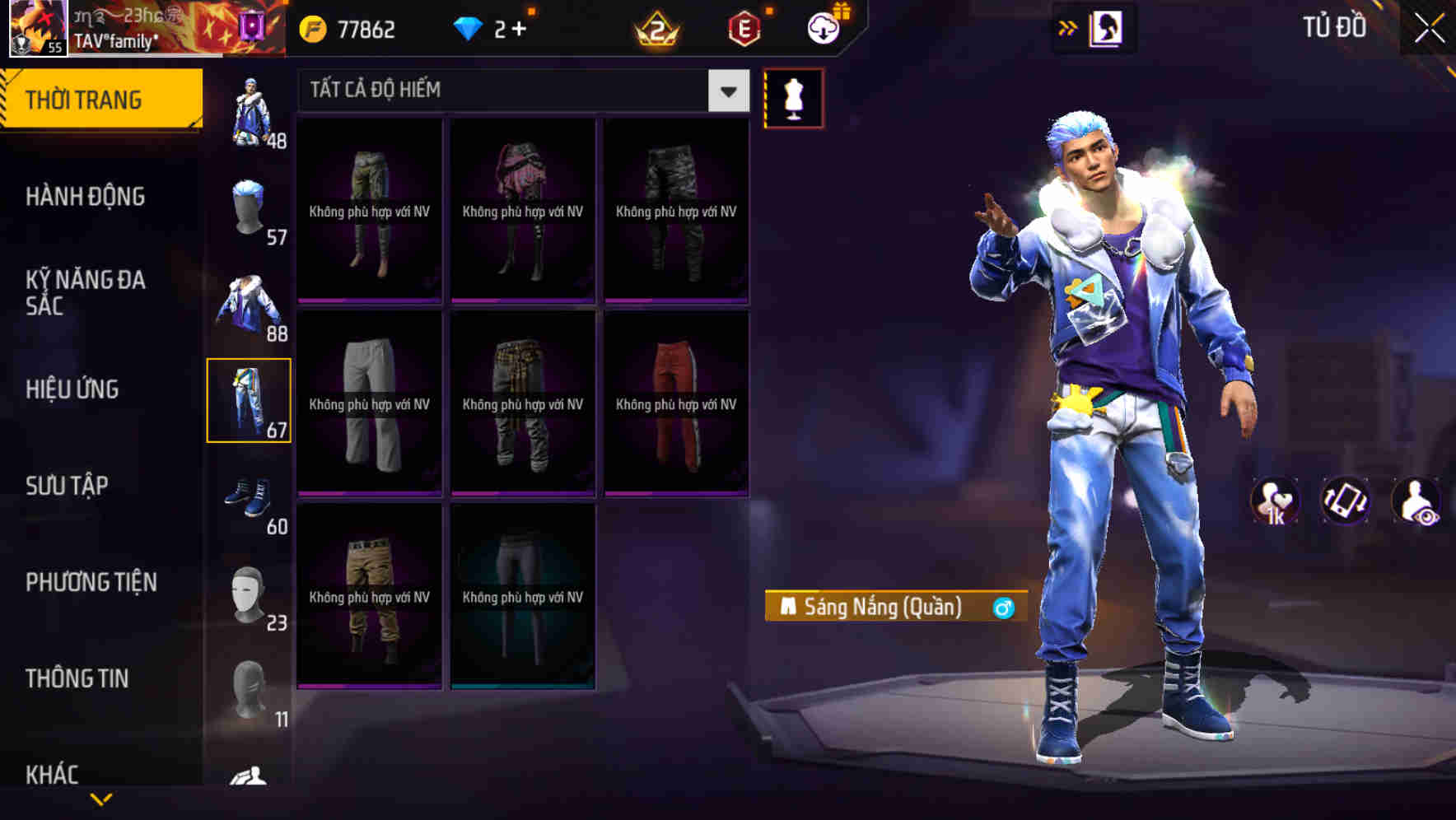Expand the chevron below KHÁC category
The image size is (1456, 820).
click(x=101, y=799)
